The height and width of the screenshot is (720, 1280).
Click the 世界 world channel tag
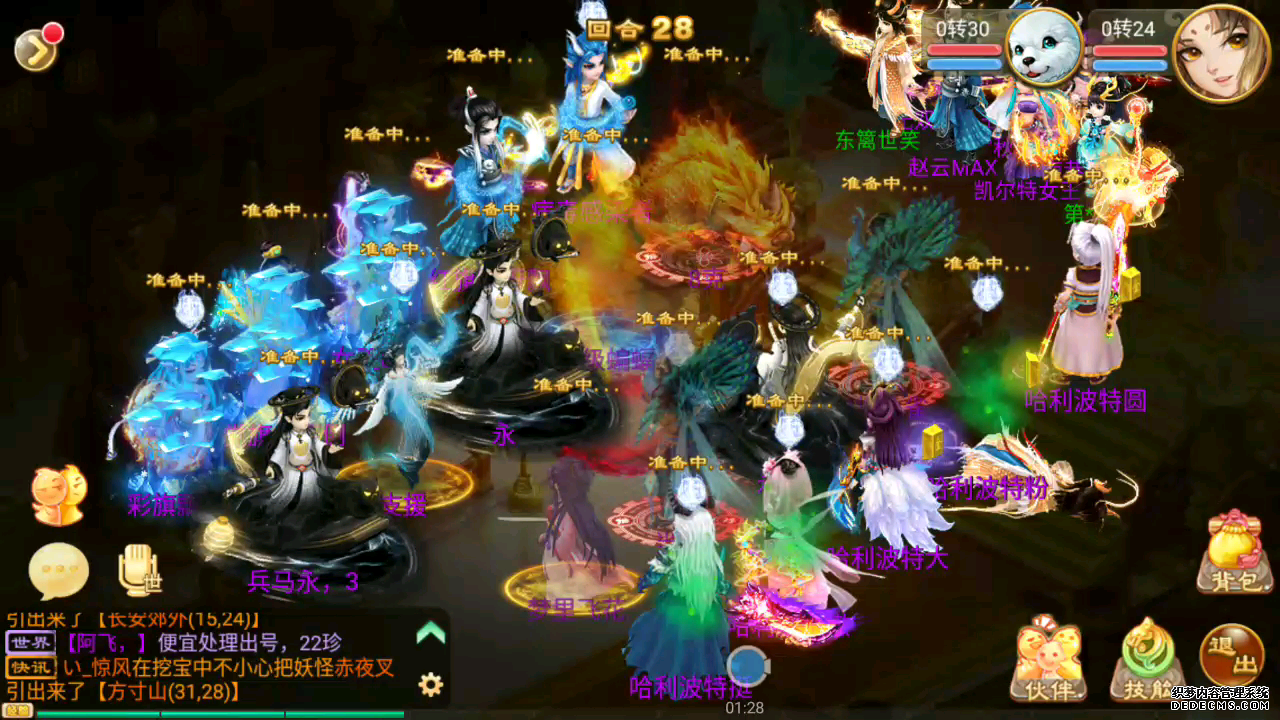tap(30, 642)
